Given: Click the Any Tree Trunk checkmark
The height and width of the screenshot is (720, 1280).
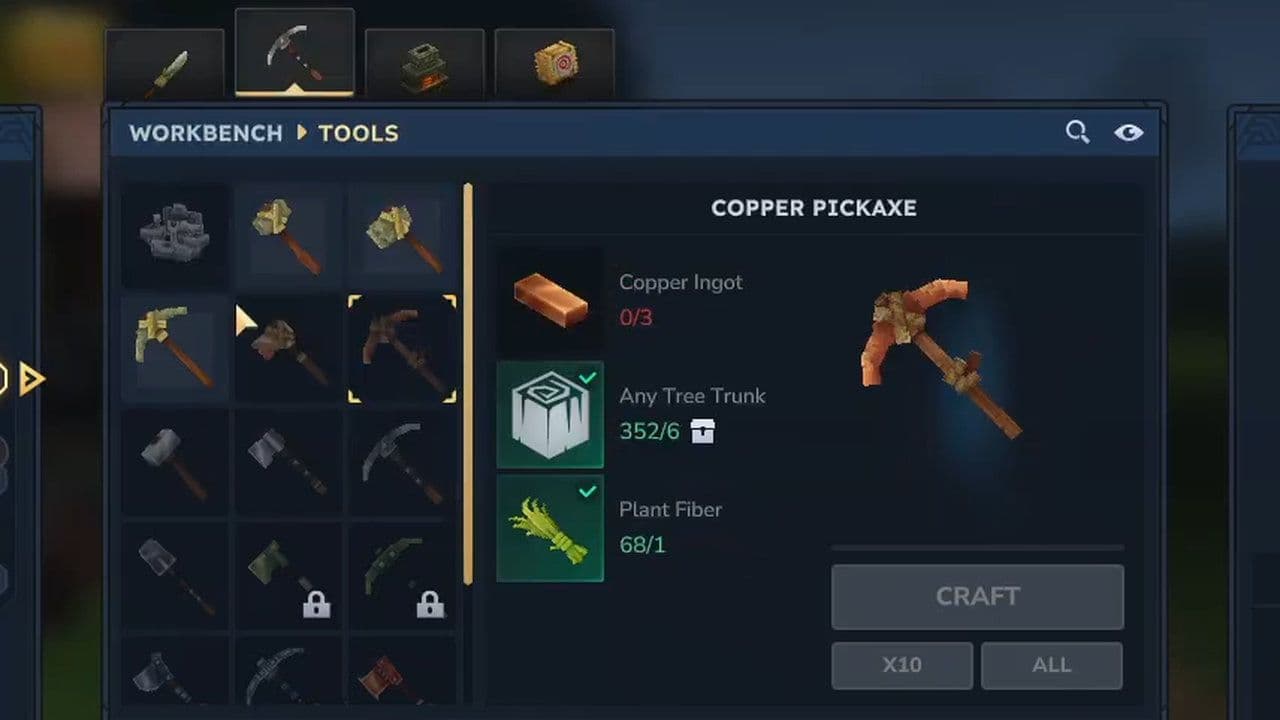Looking at the screenshot, I should pos(587,378).
